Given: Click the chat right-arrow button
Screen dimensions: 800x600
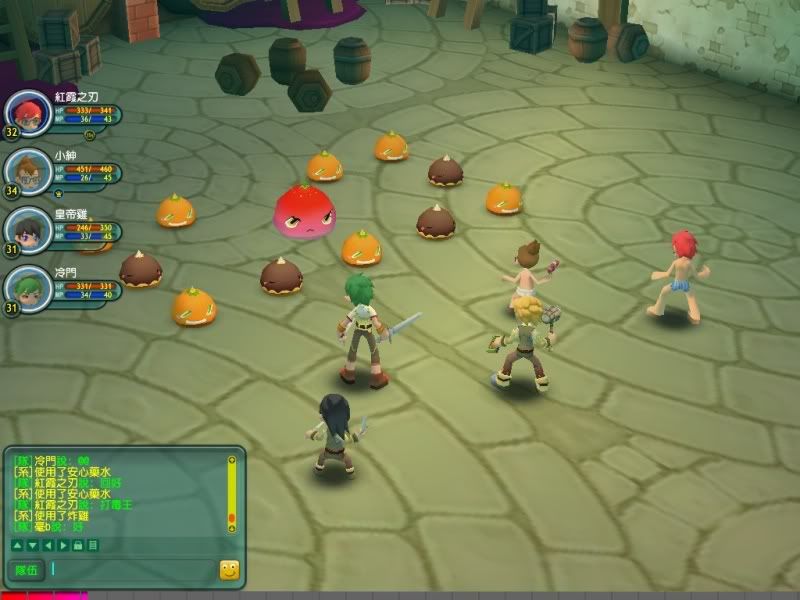Looking at the screenshot, I should click(x=62, y=545).
